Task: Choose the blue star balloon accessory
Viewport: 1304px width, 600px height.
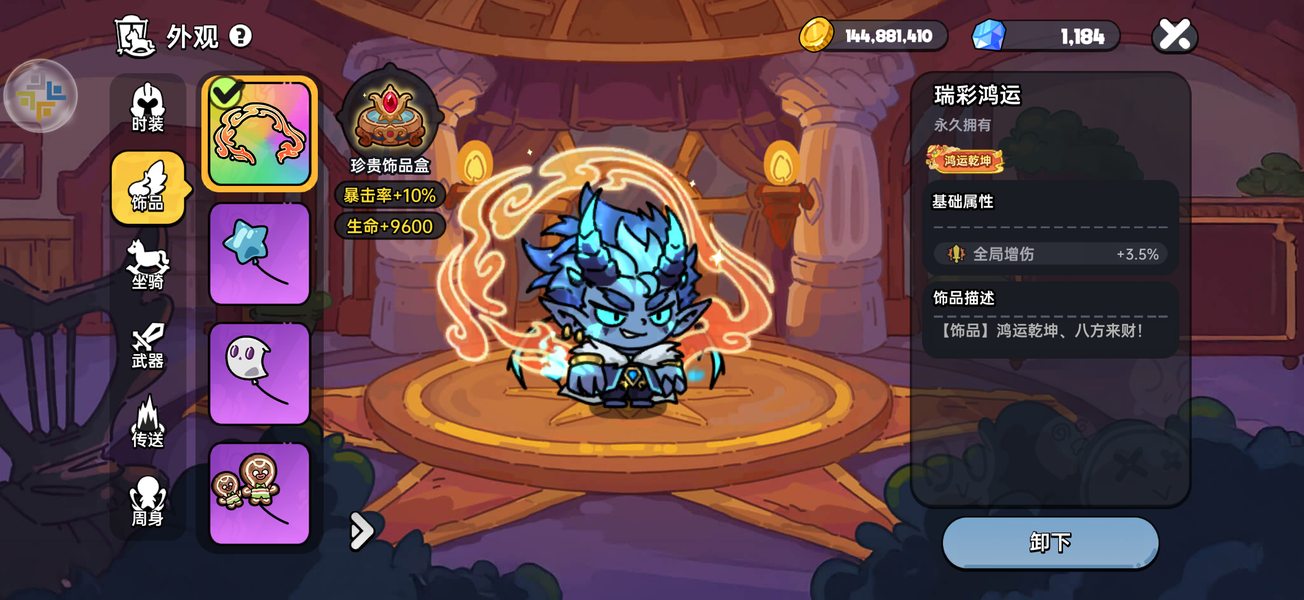Action: tap(260, 254)
